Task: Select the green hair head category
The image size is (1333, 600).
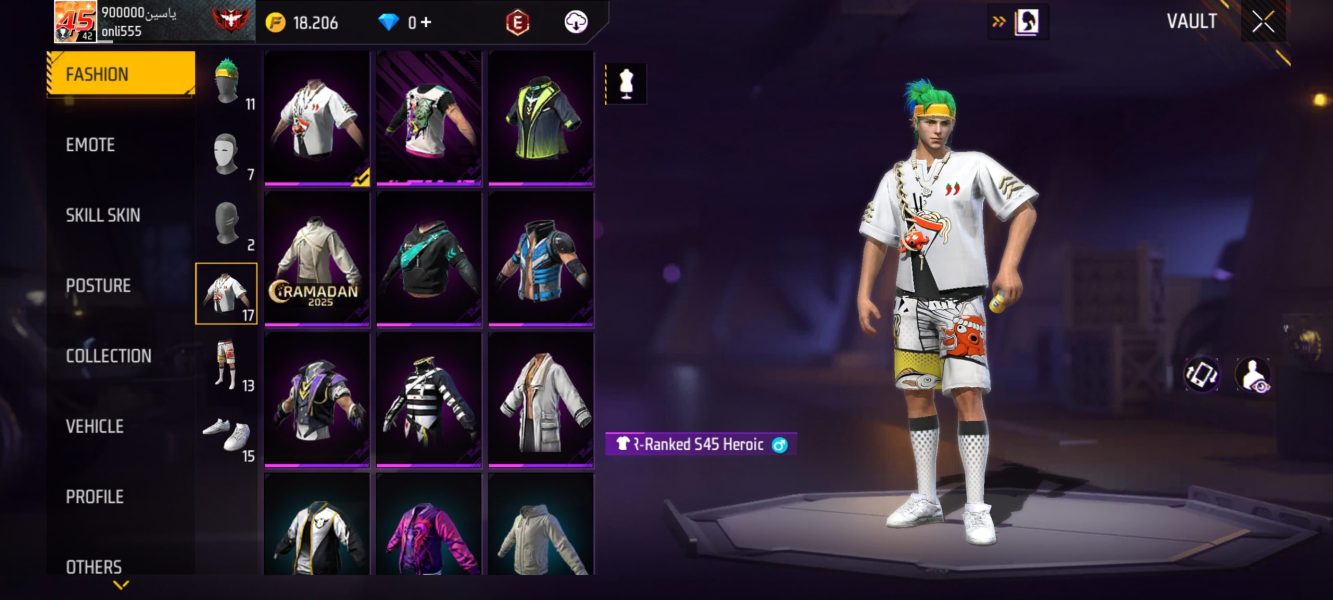Action: 227,83
